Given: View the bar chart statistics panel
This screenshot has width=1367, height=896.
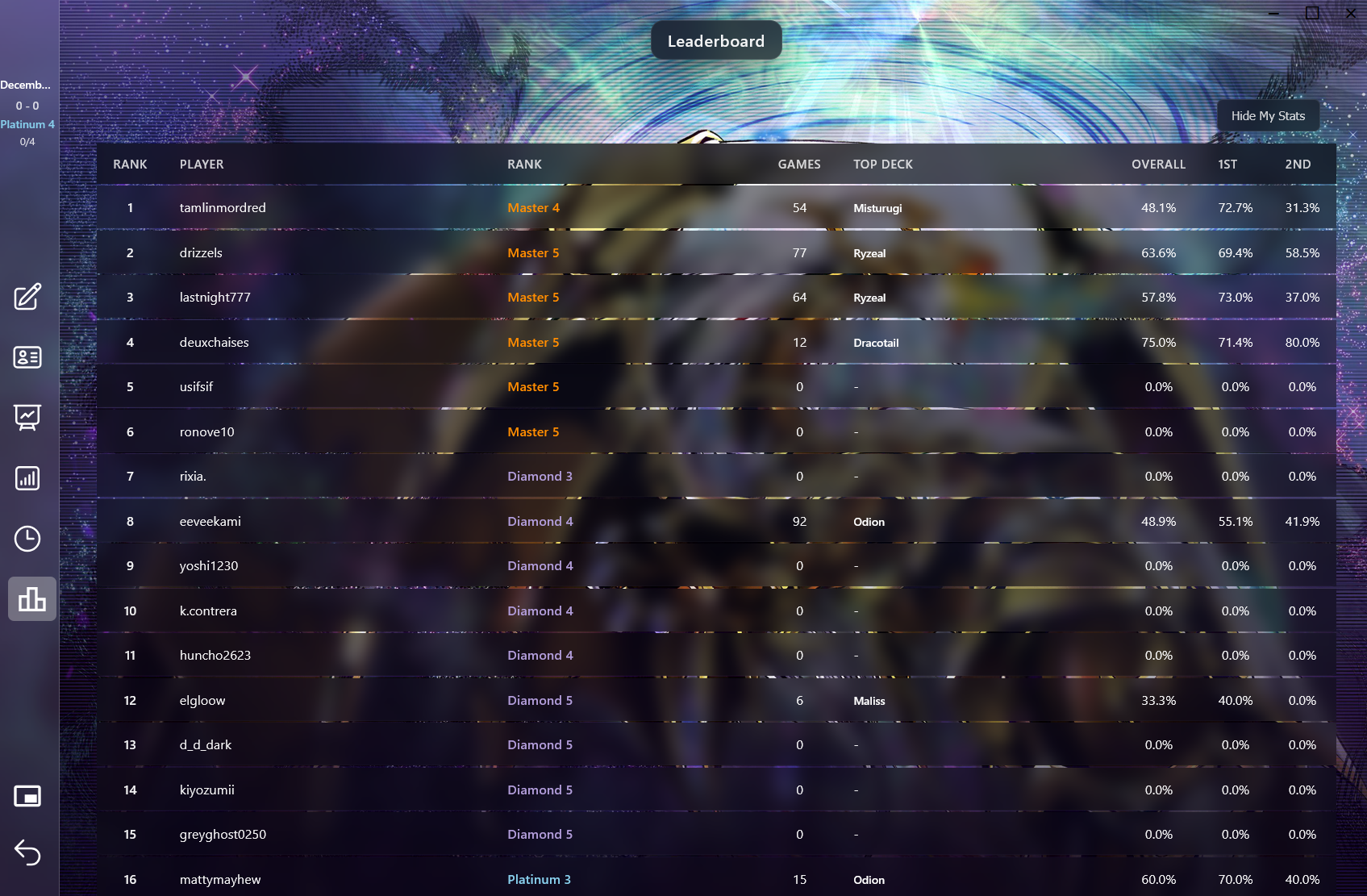Looking at the screenshot, I should (x=27, y=478).
